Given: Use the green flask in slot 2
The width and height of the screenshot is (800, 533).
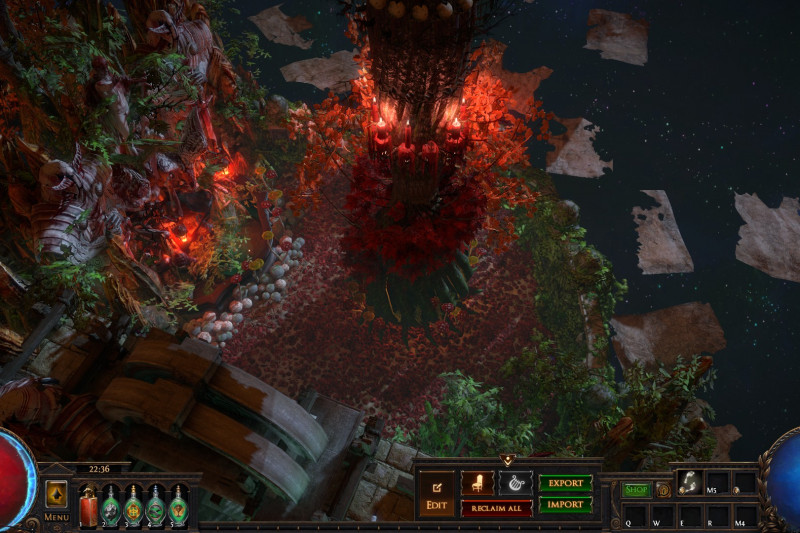Looking at the screenshot, I should tap(111, 504).
